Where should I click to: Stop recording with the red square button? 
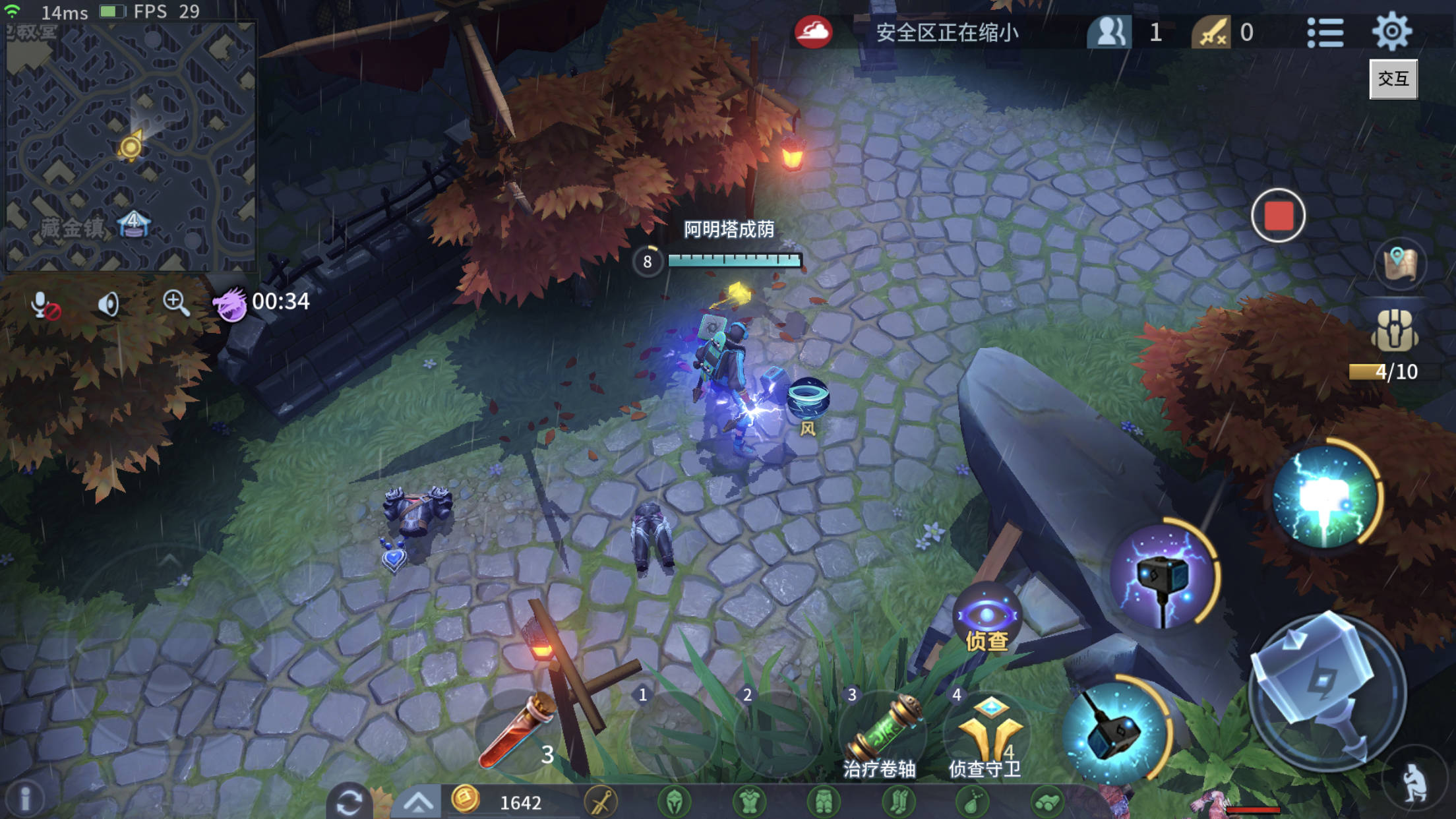[x=1278, y=216]
